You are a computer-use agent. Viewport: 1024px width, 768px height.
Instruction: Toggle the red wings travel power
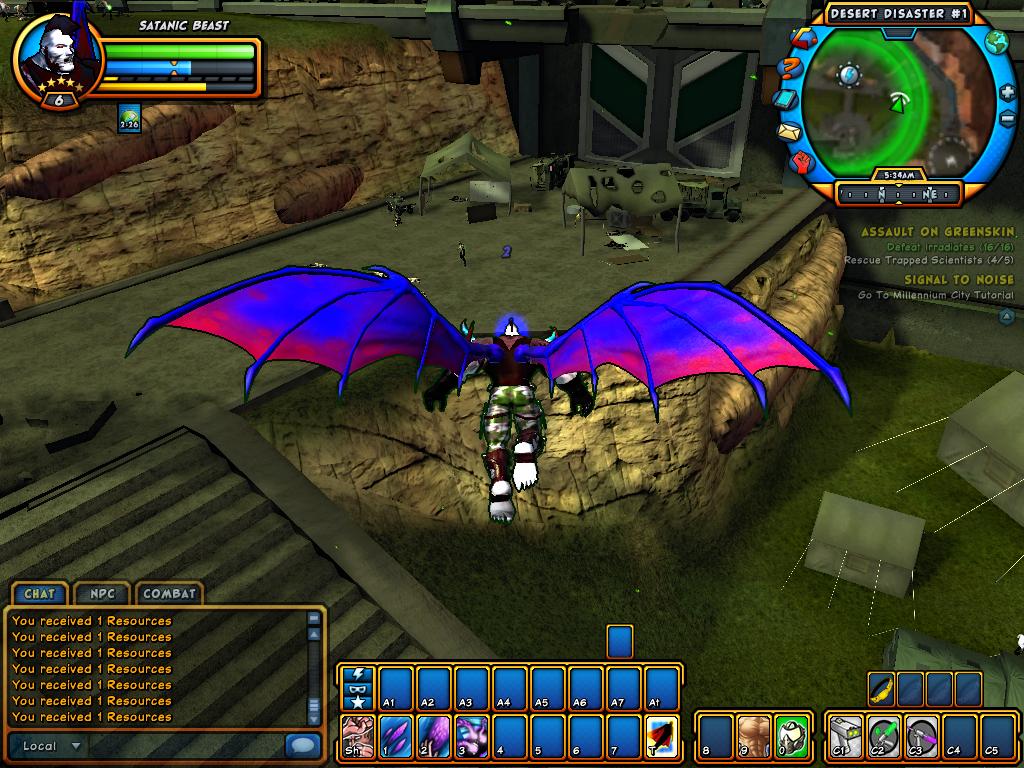[x=662, y=734]
